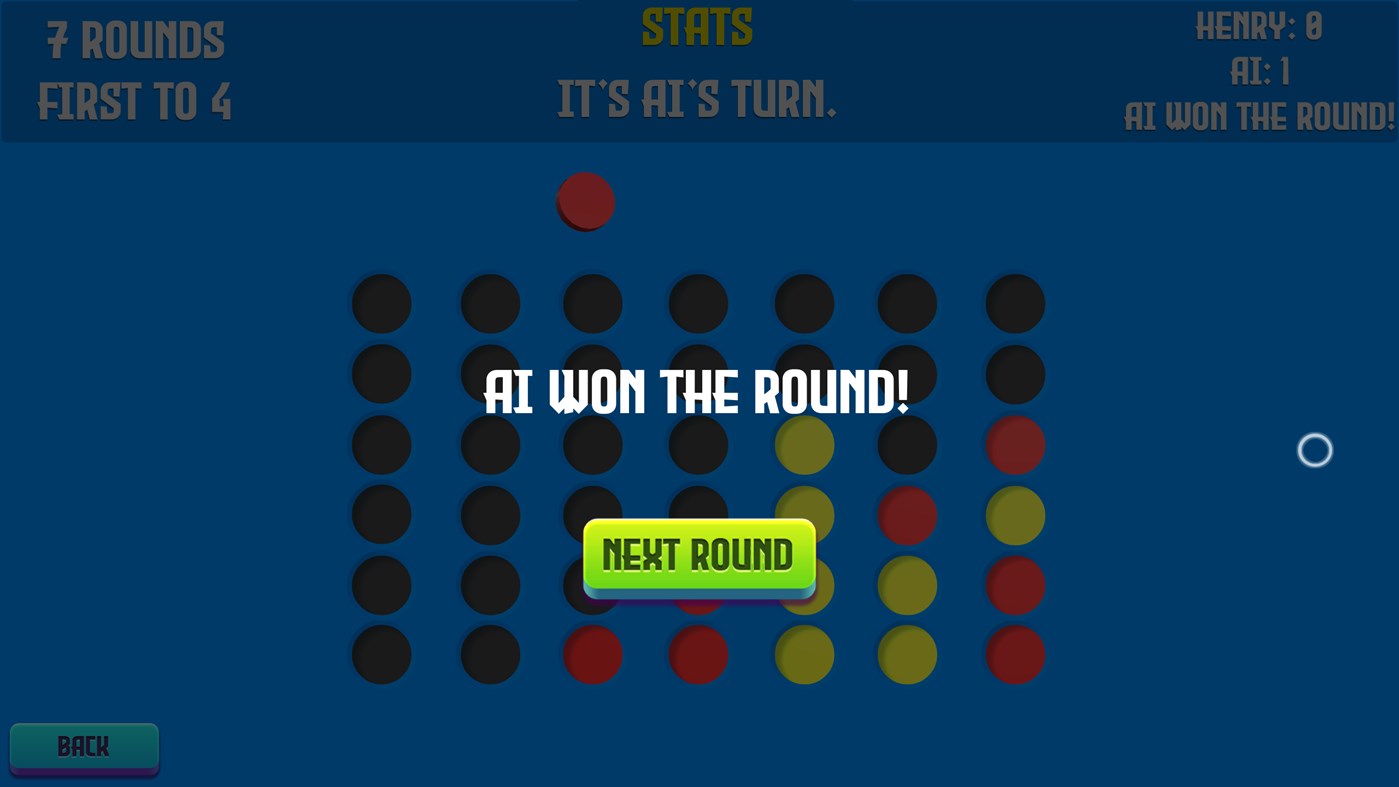Click the "AI won the round!" corner notice

point(1260,116)
